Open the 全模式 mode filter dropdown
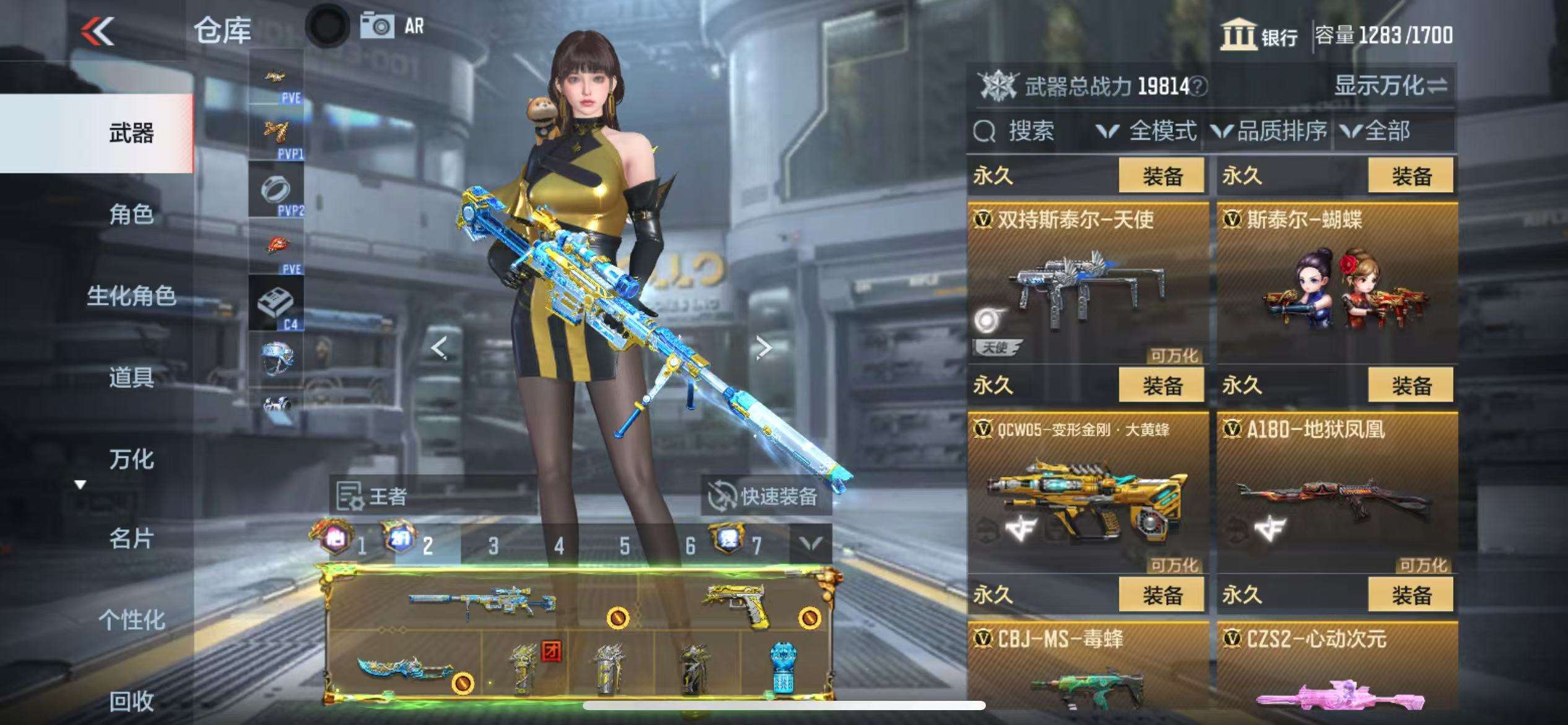This screenshot has width=1568, height=725. 1147,131
